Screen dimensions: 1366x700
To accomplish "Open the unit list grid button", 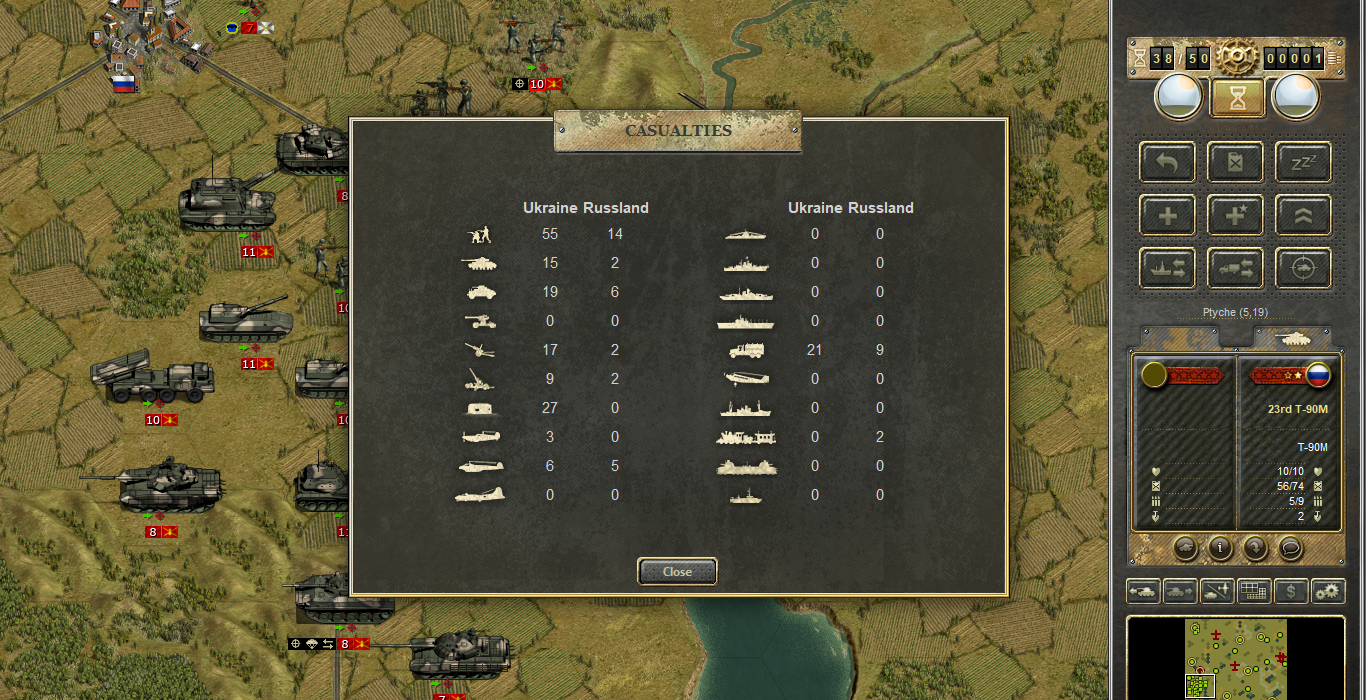I will (1254, 591).
